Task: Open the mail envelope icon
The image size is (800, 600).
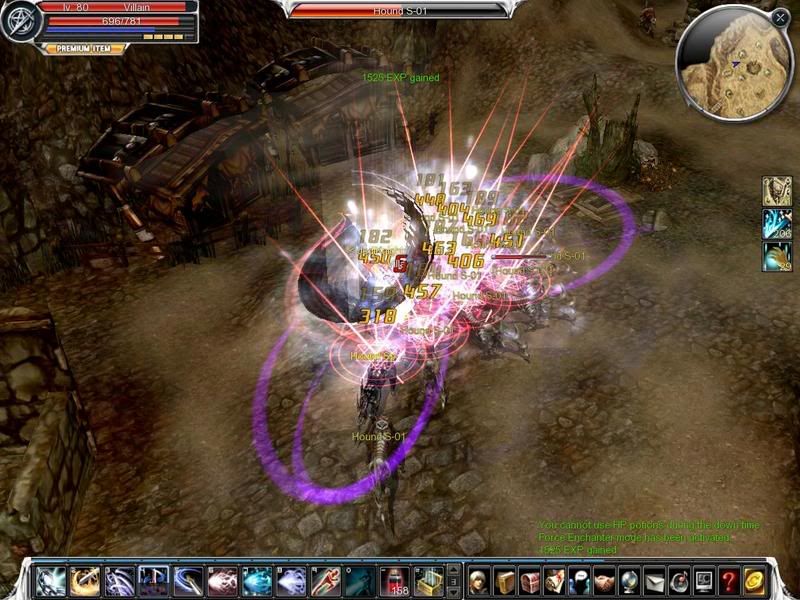Action: [x=655, y=580]
